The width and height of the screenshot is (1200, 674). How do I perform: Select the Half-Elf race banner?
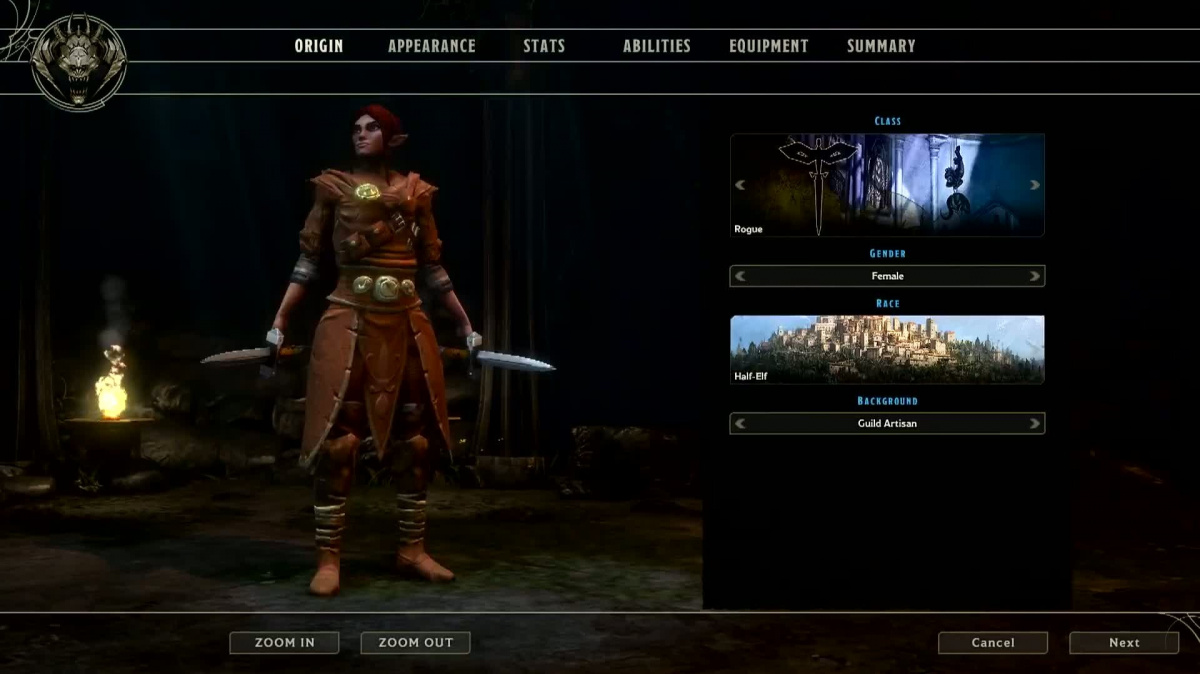tap(887, 349)
